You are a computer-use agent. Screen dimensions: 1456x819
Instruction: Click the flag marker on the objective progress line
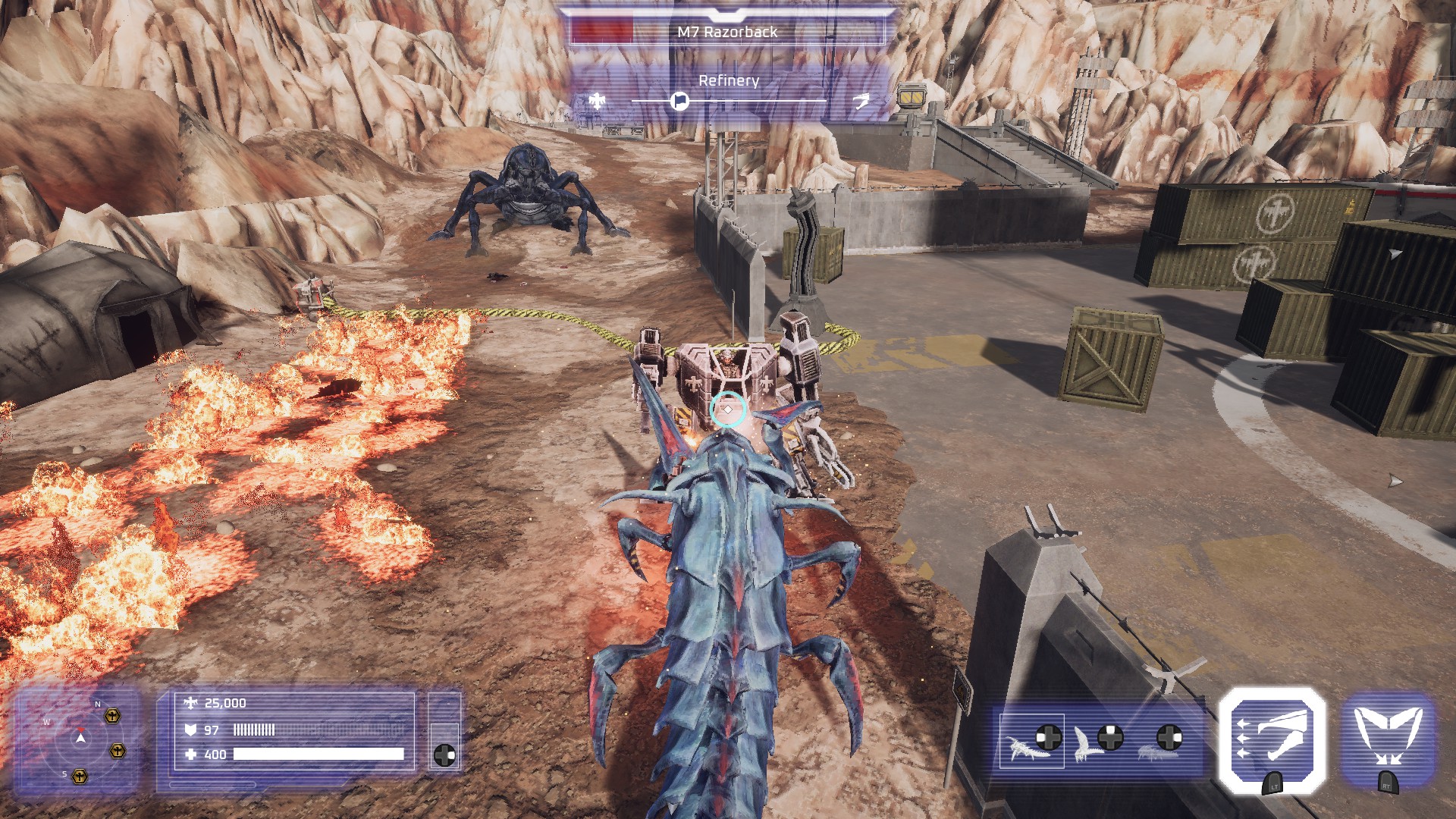point(680,101)
